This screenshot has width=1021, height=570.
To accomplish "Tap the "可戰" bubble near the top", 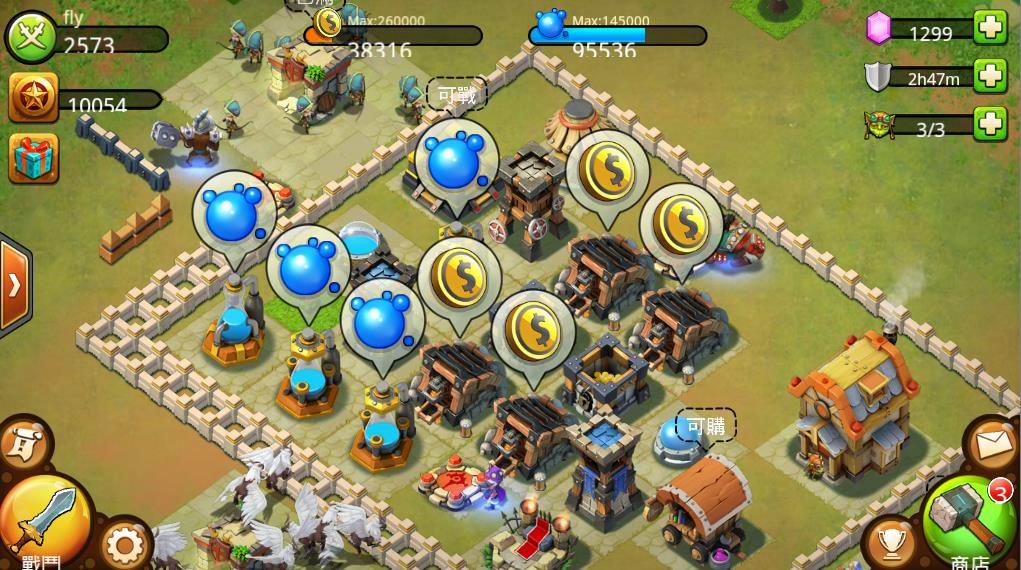I will tap(456, 95).
